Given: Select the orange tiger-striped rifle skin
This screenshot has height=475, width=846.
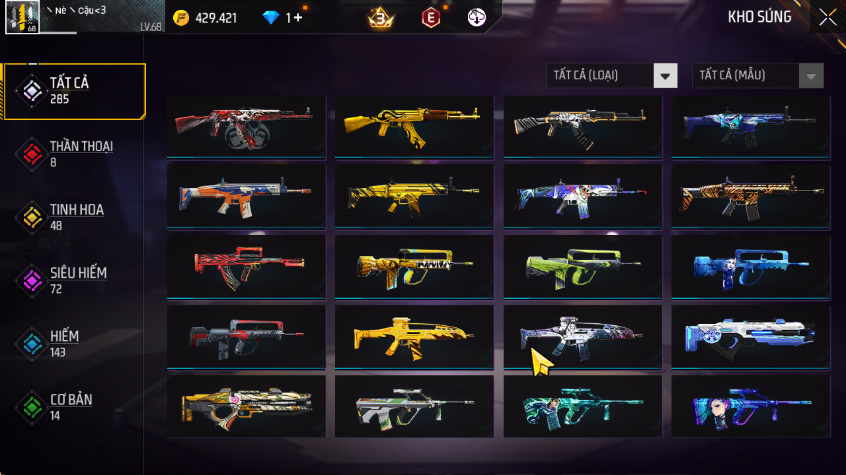Looking at the screenshot, I should 750,196.
